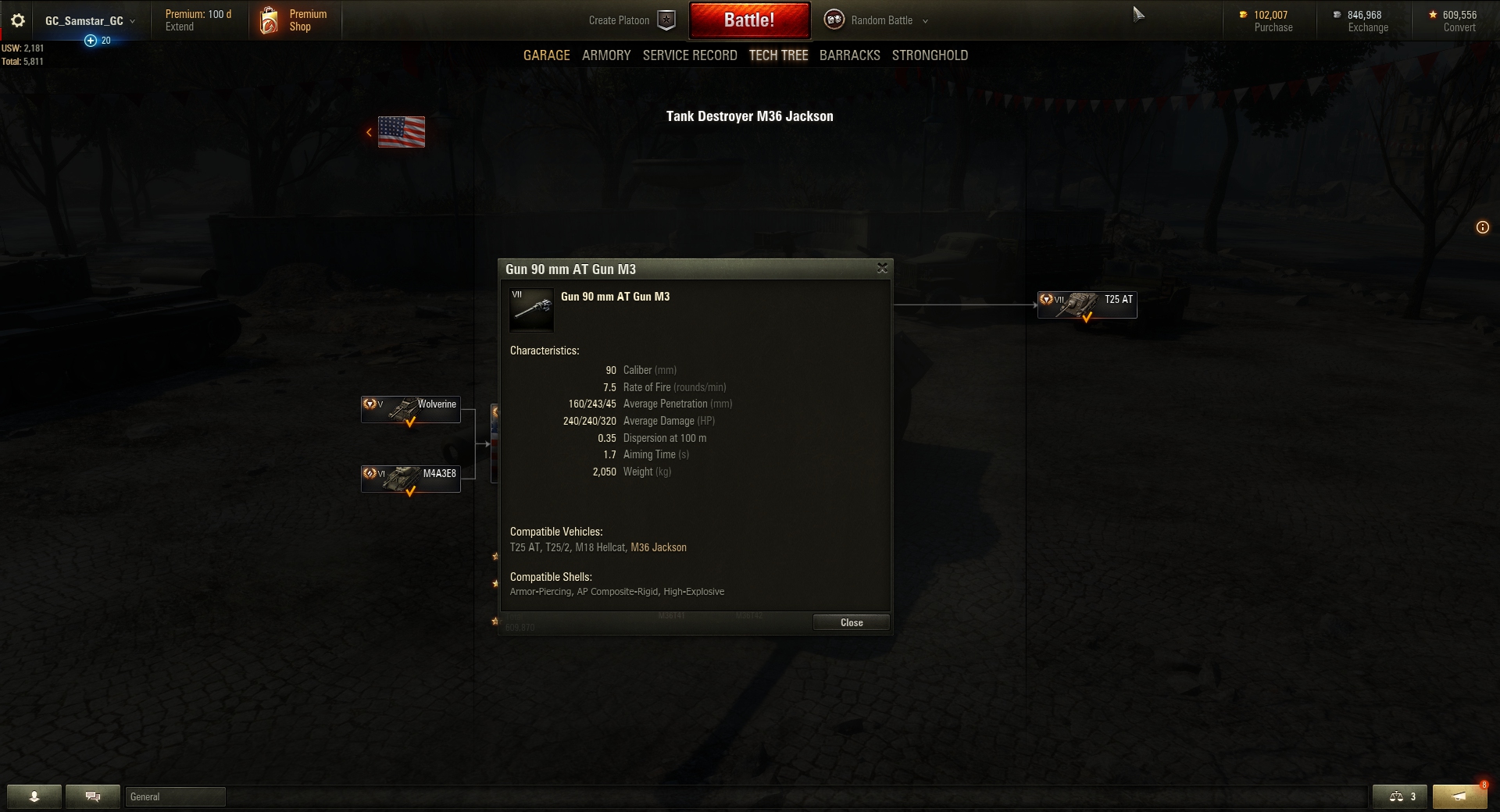Focus the General chat input field
The image size is (1500, 812).
(x=175, y=796)
